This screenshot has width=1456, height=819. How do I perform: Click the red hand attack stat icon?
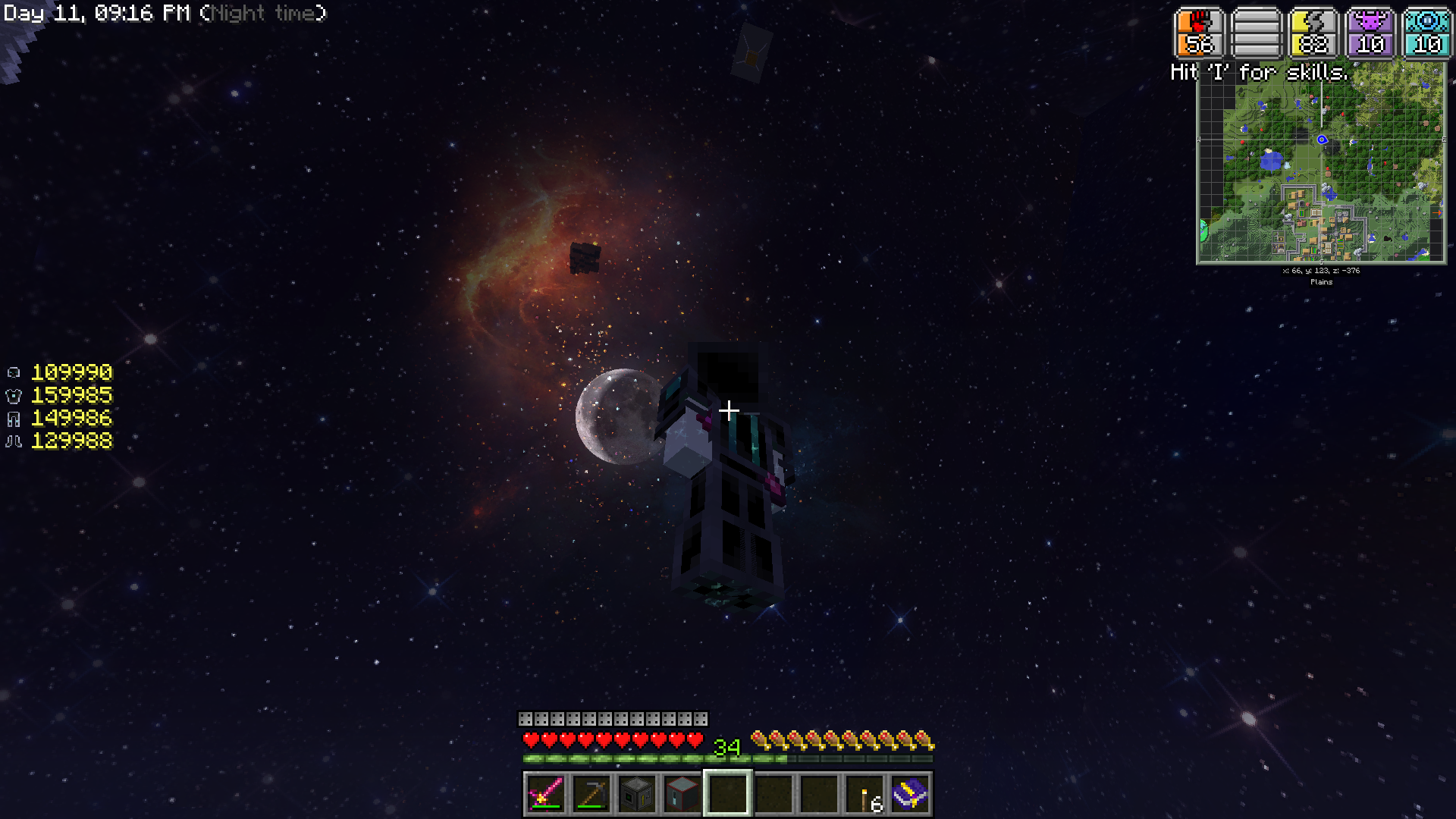click(1198, 32)
